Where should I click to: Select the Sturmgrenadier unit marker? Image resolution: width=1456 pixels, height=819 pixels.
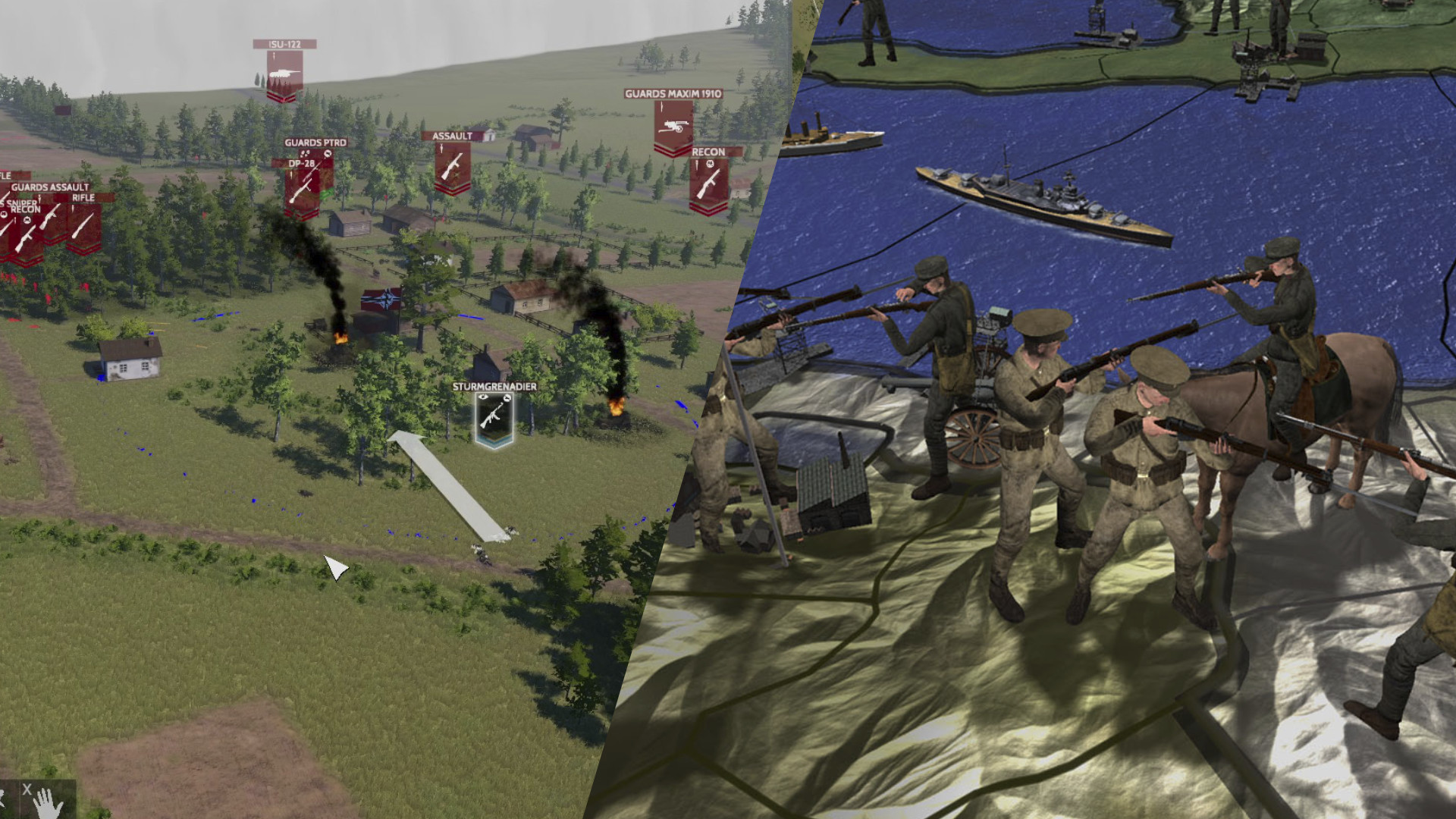pyautogui.click(x=494, y=417)
